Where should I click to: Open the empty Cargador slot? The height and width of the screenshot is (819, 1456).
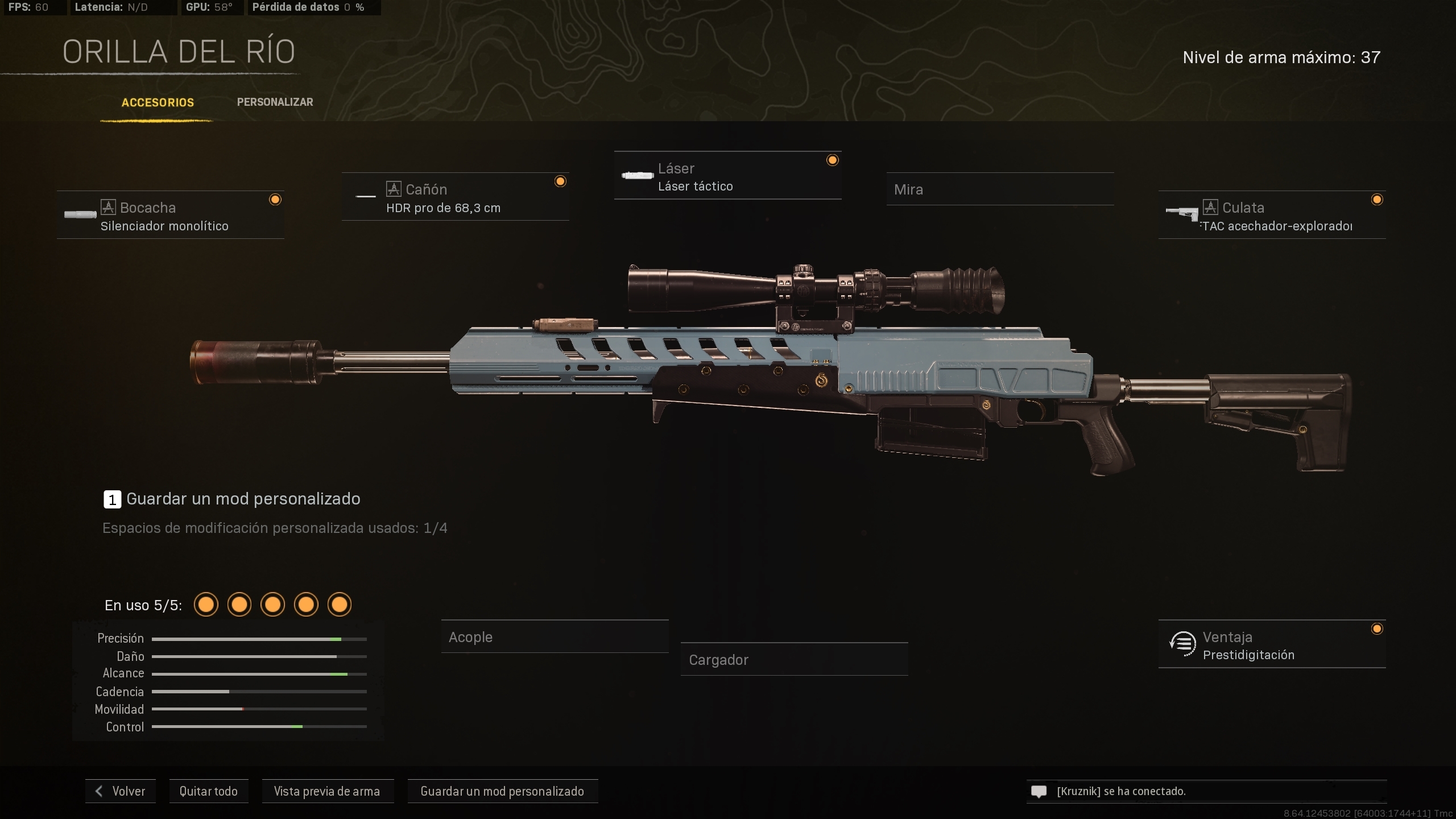tap(795, 660)
